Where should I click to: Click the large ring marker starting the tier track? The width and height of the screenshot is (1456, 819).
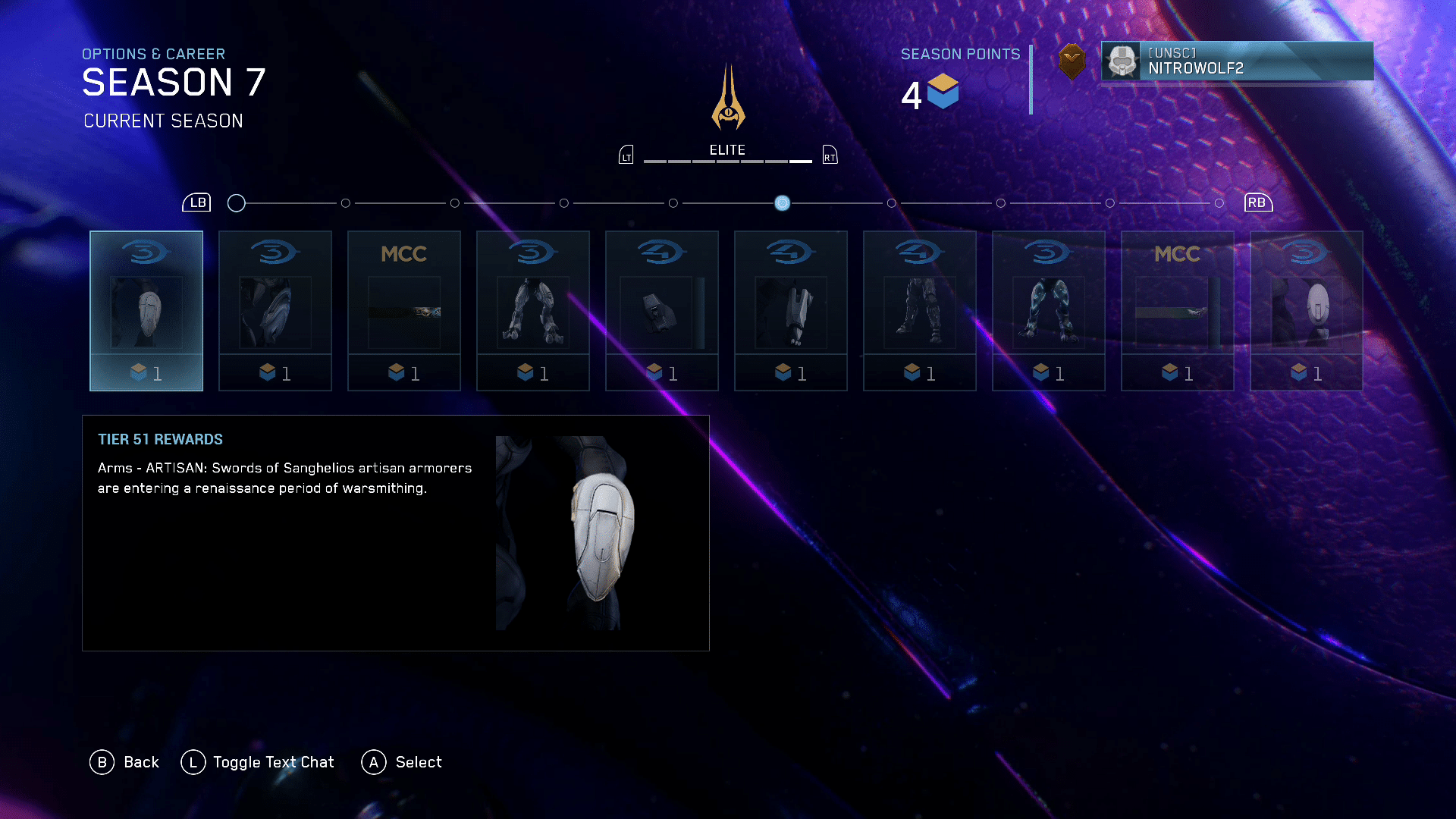pos(237,203)
